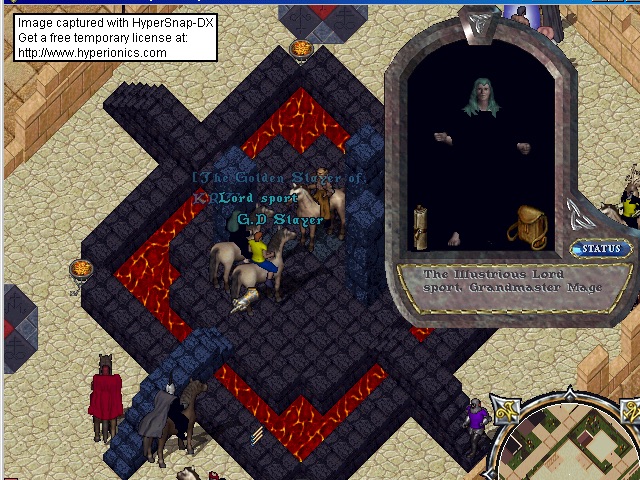Open the hyperionics.com link in the watermark

click(92, 52)
